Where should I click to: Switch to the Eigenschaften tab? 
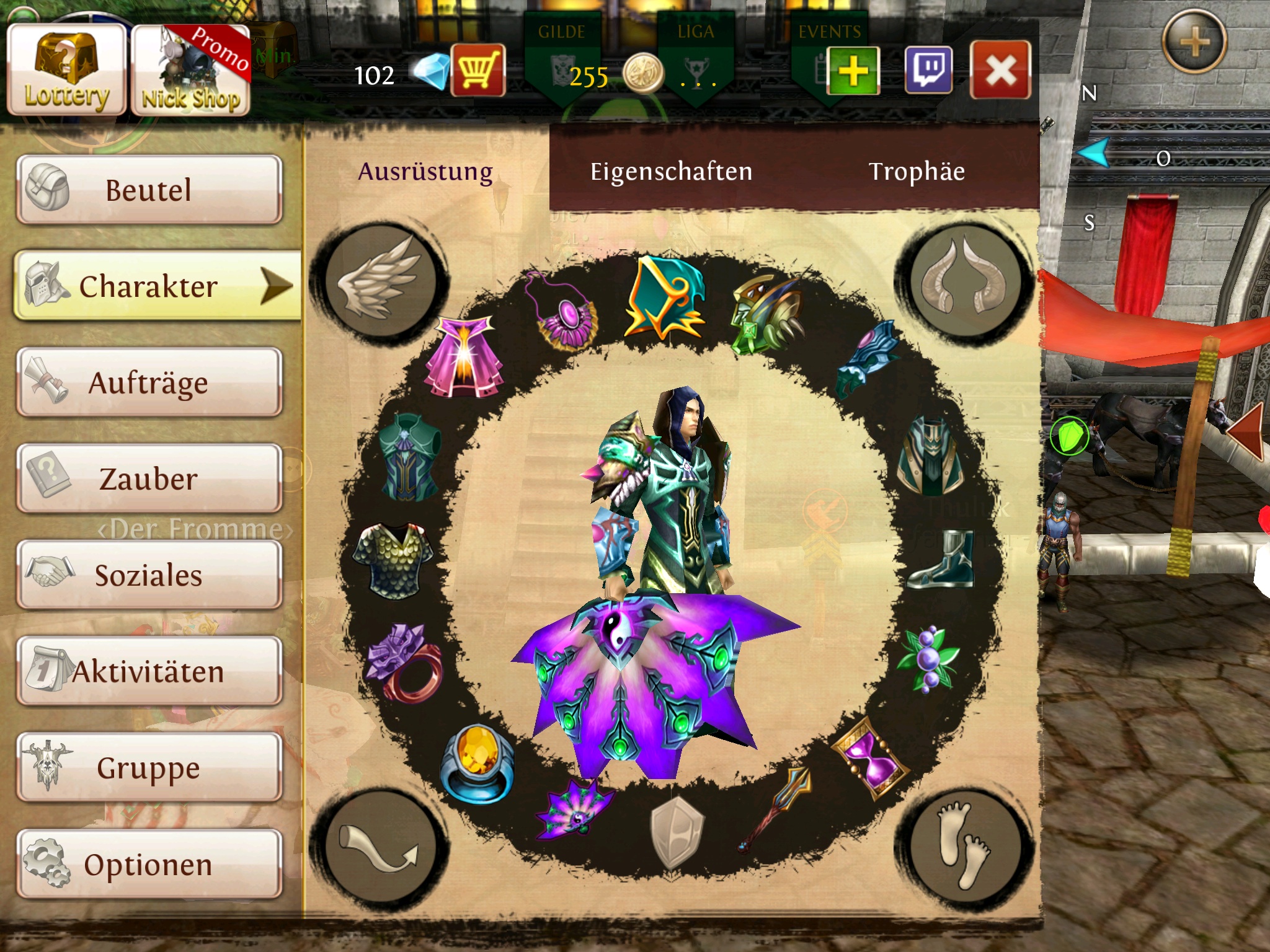click(x=671, y=172)
